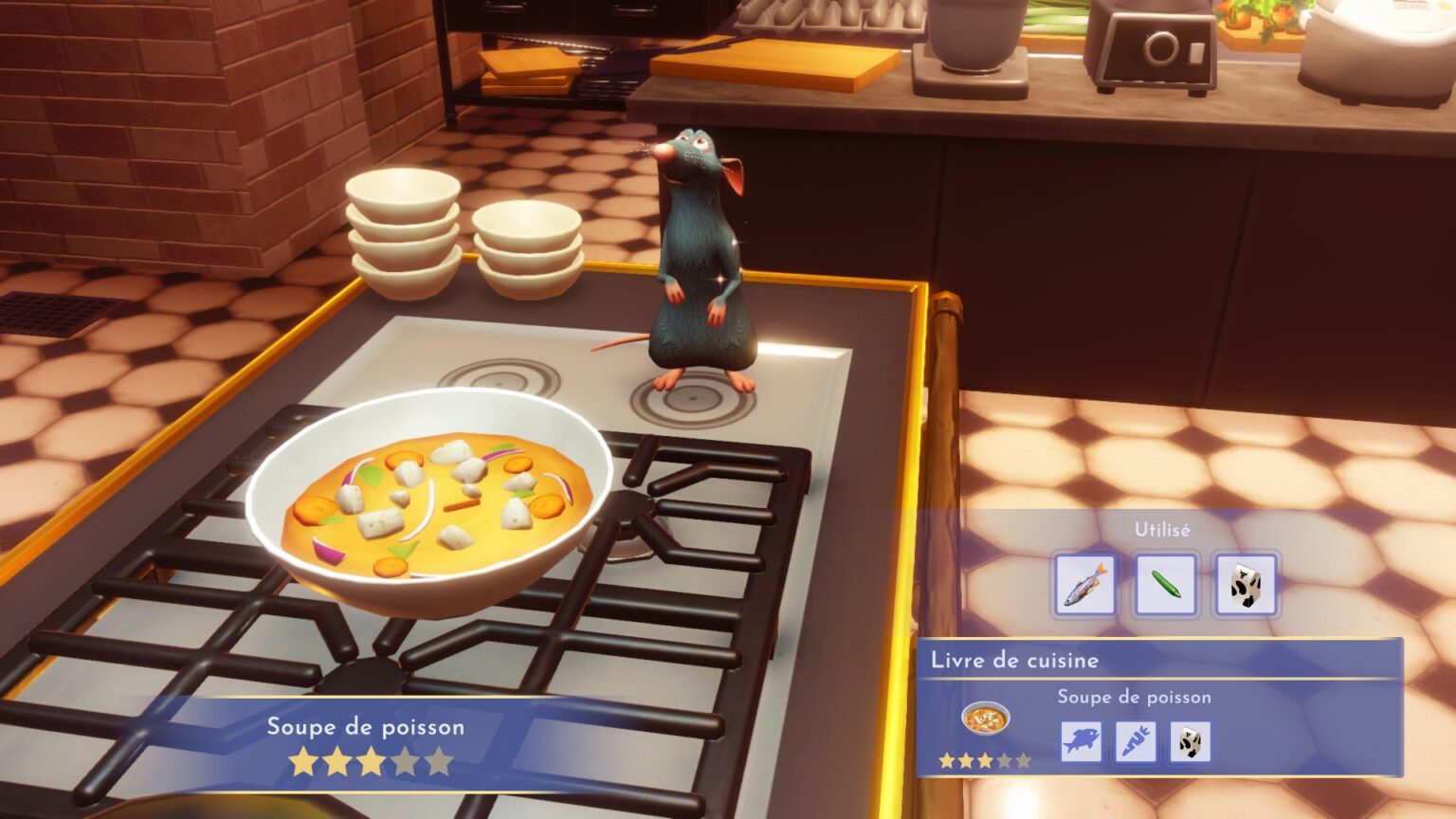Click the cucumber icon under Utilisé
The width and height of the screenshot is (1456, 819).
click(1164, 581)
